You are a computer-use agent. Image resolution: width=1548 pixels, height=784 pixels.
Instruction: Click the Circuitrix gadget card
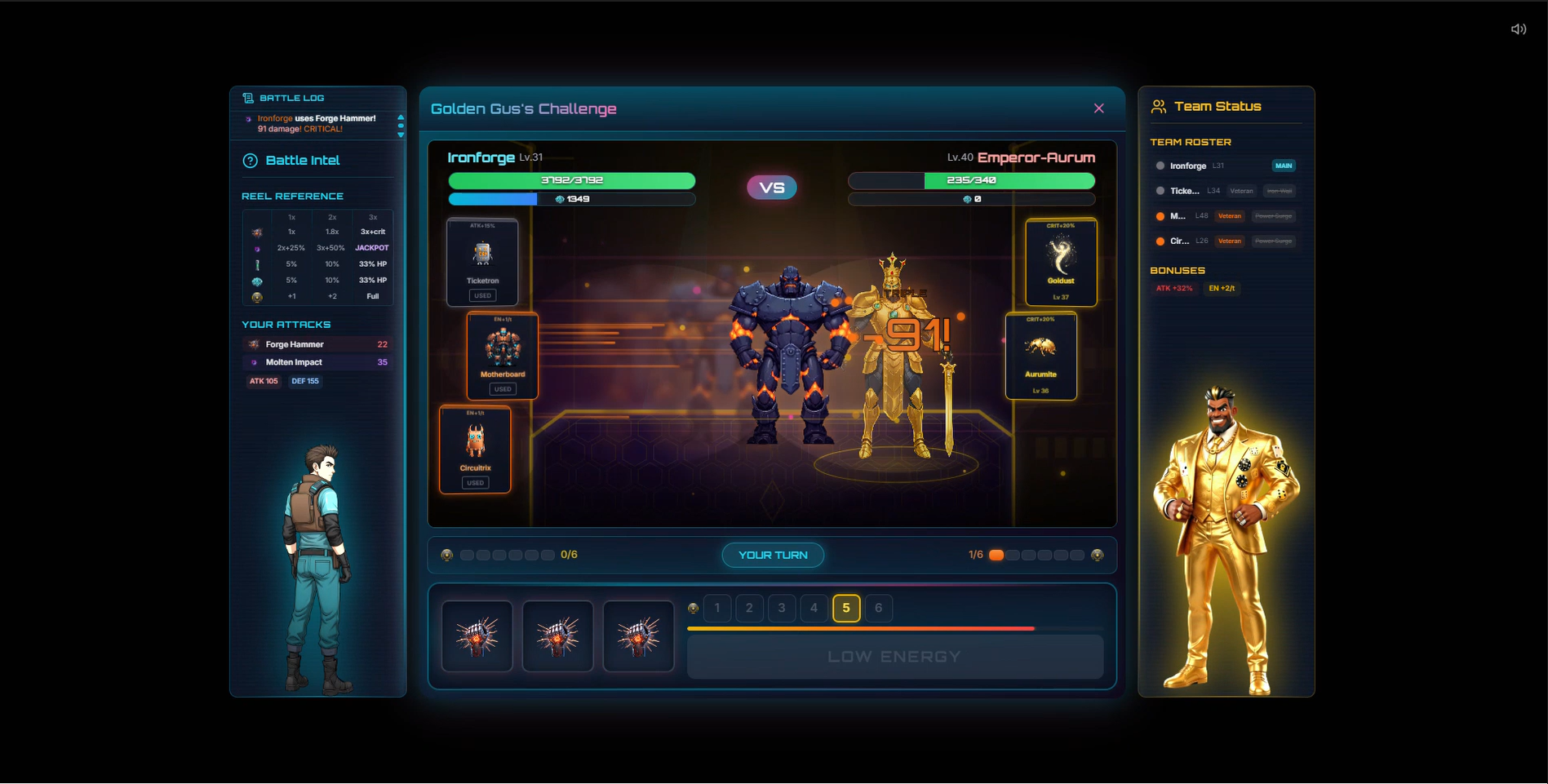tap(475, 449)
